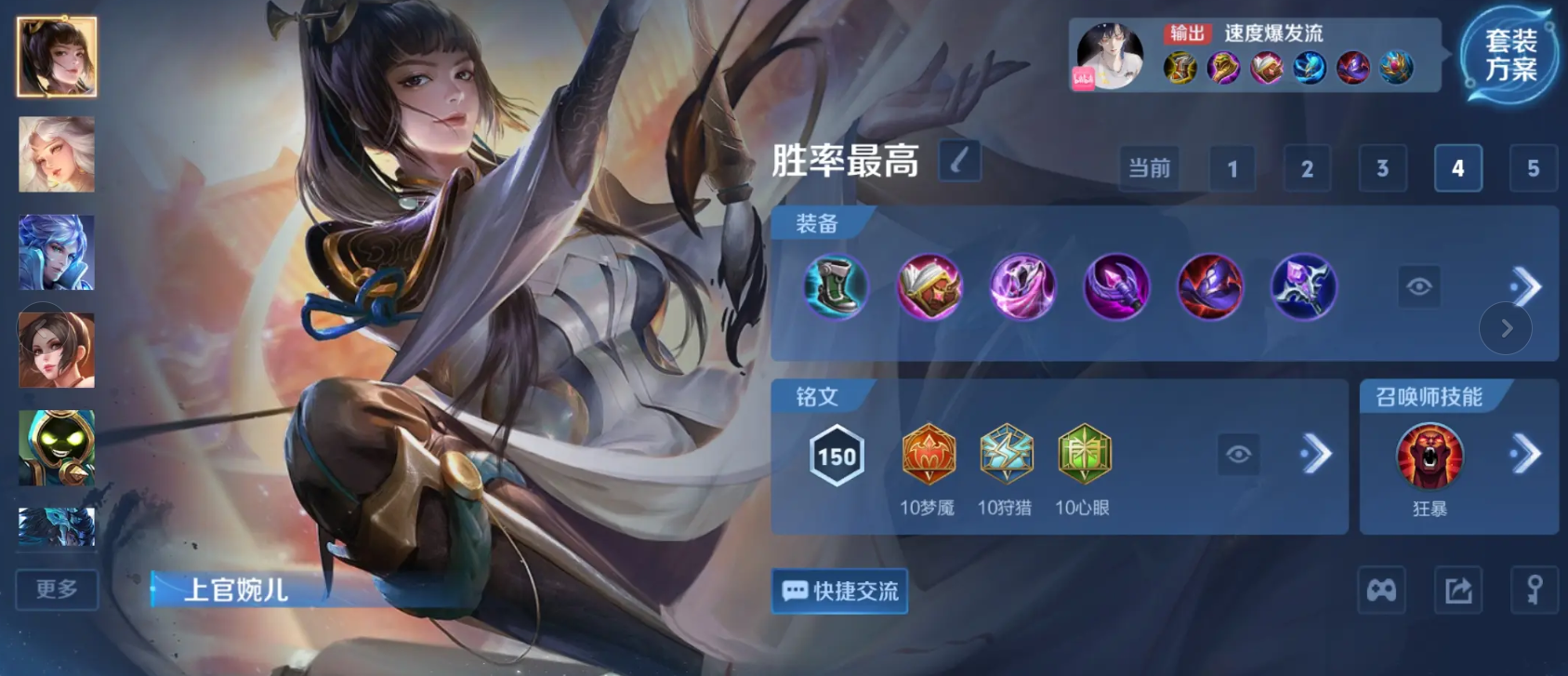Viewport: 1568px width, 676px height.
Task: Expand equipment details via the blue chevron
Action: click(1524, 285)
